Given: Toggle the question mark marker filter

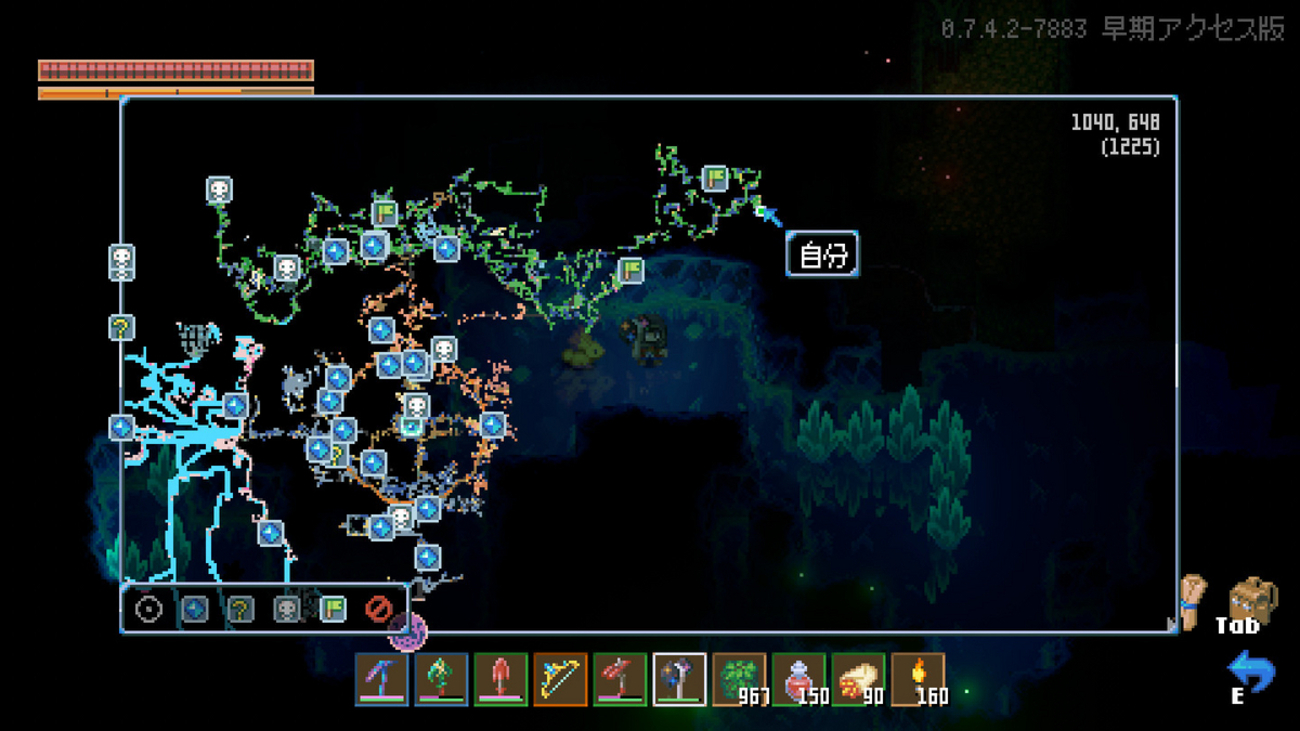Looking at the screenshot, I should click(x=240, y=608).
